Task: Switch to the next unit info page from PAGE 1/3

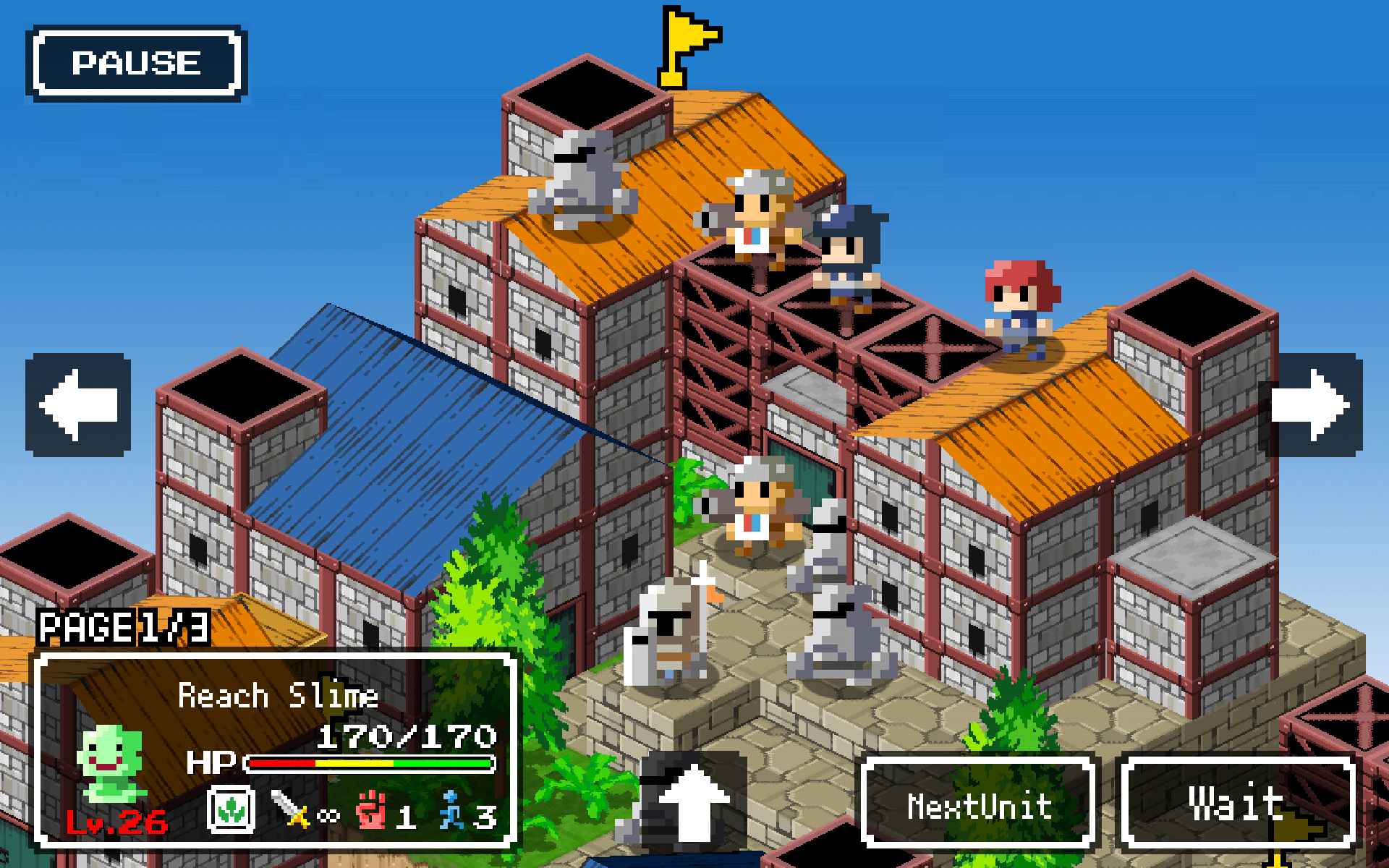Action: coord(123,628)
